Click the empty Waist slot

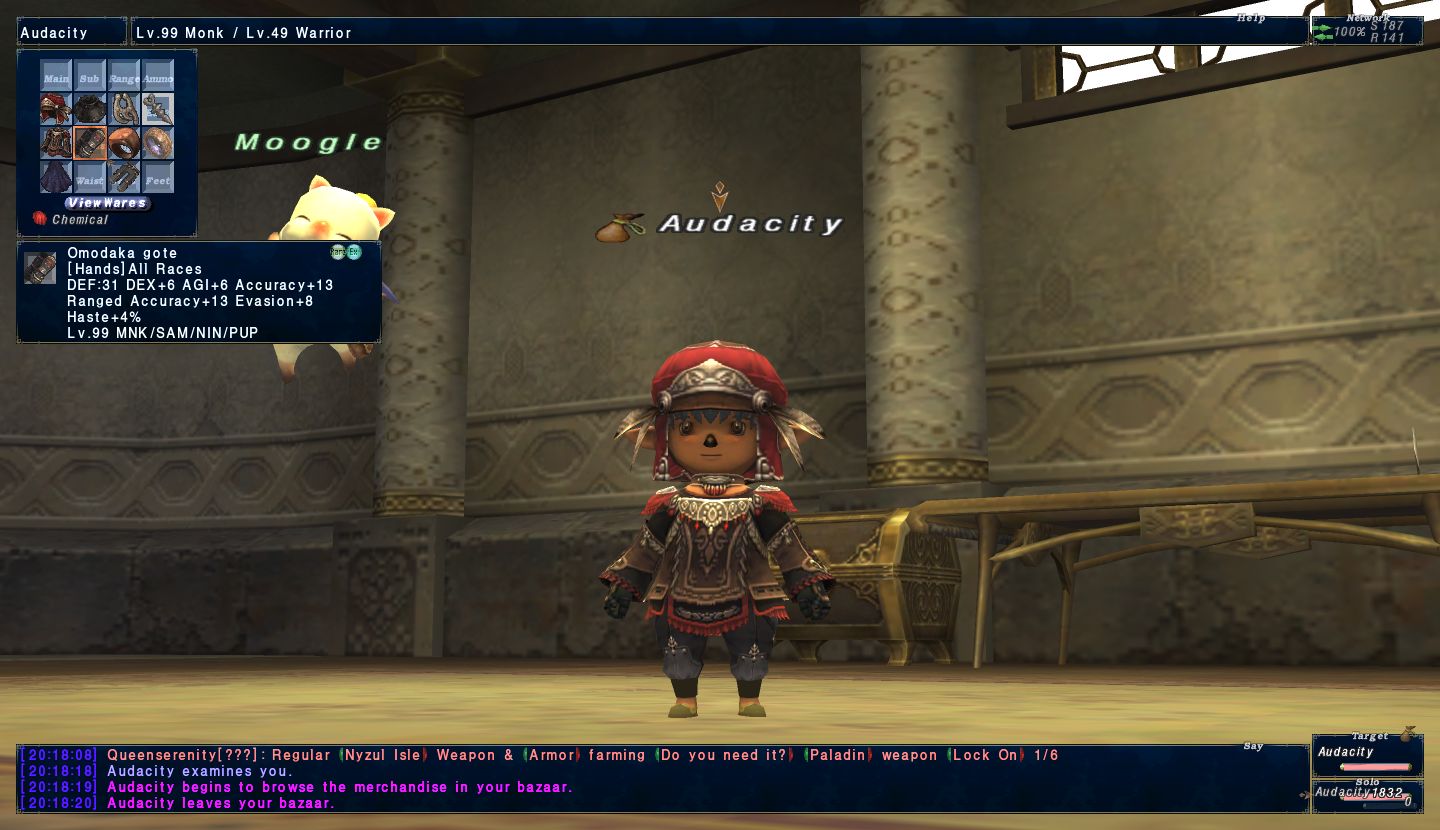90,178
